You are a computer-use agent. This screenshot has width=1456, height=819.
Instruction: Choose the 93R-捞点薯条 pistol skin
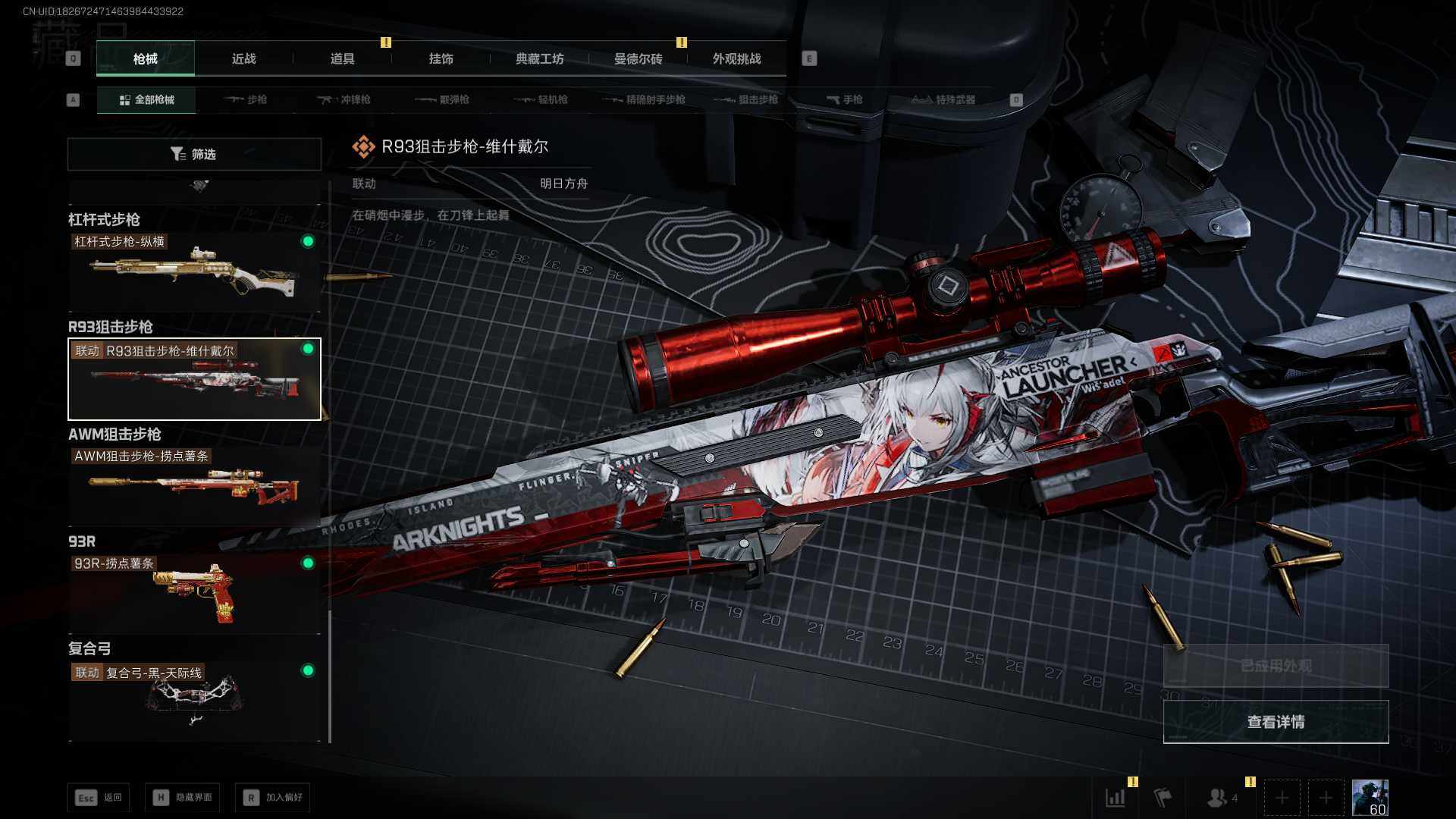(x=194, y=593)
